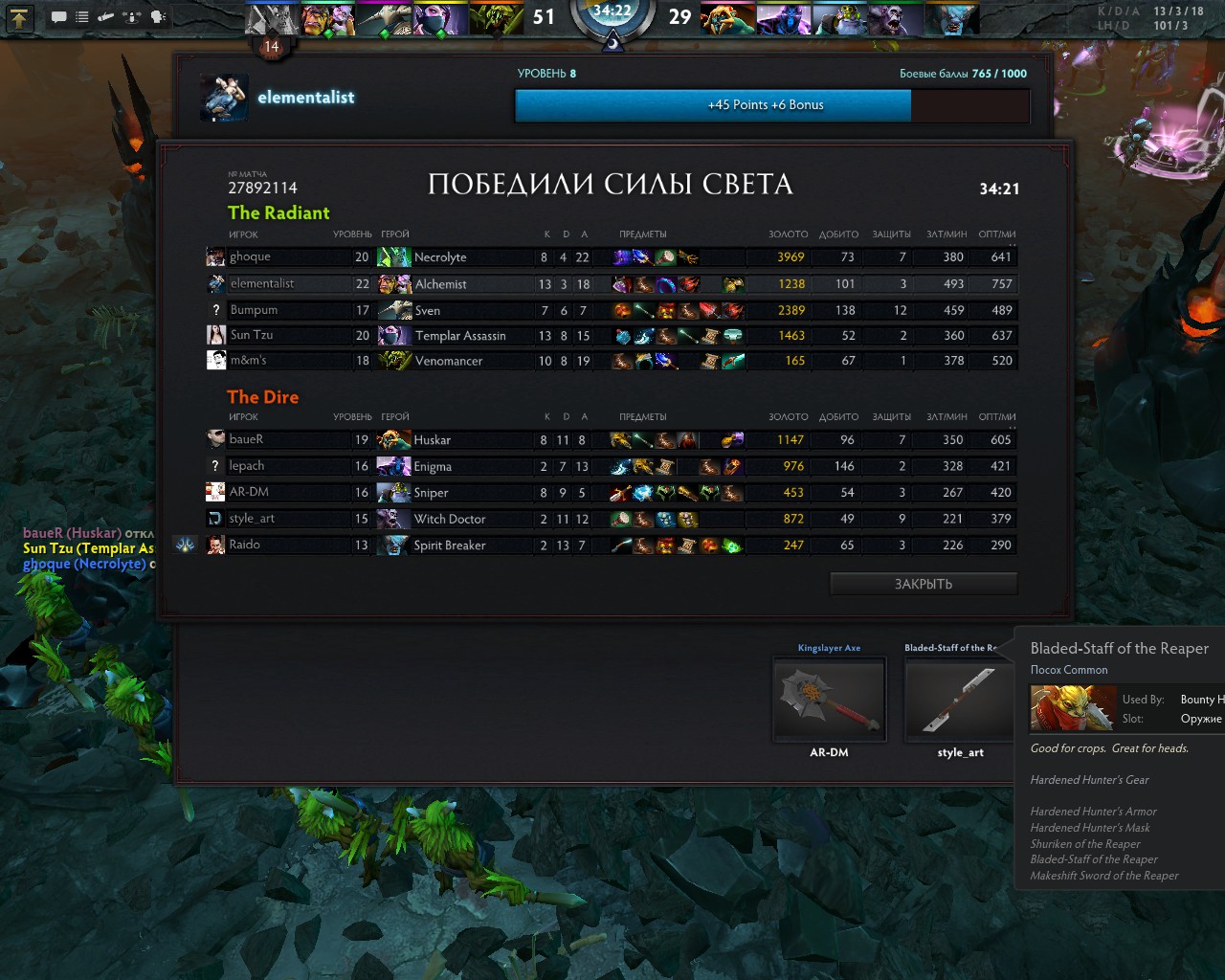Viewport: 1225px width, 980px height.
Task: Toggle the voice chat speaking-head icon
Action: [158, 17]
